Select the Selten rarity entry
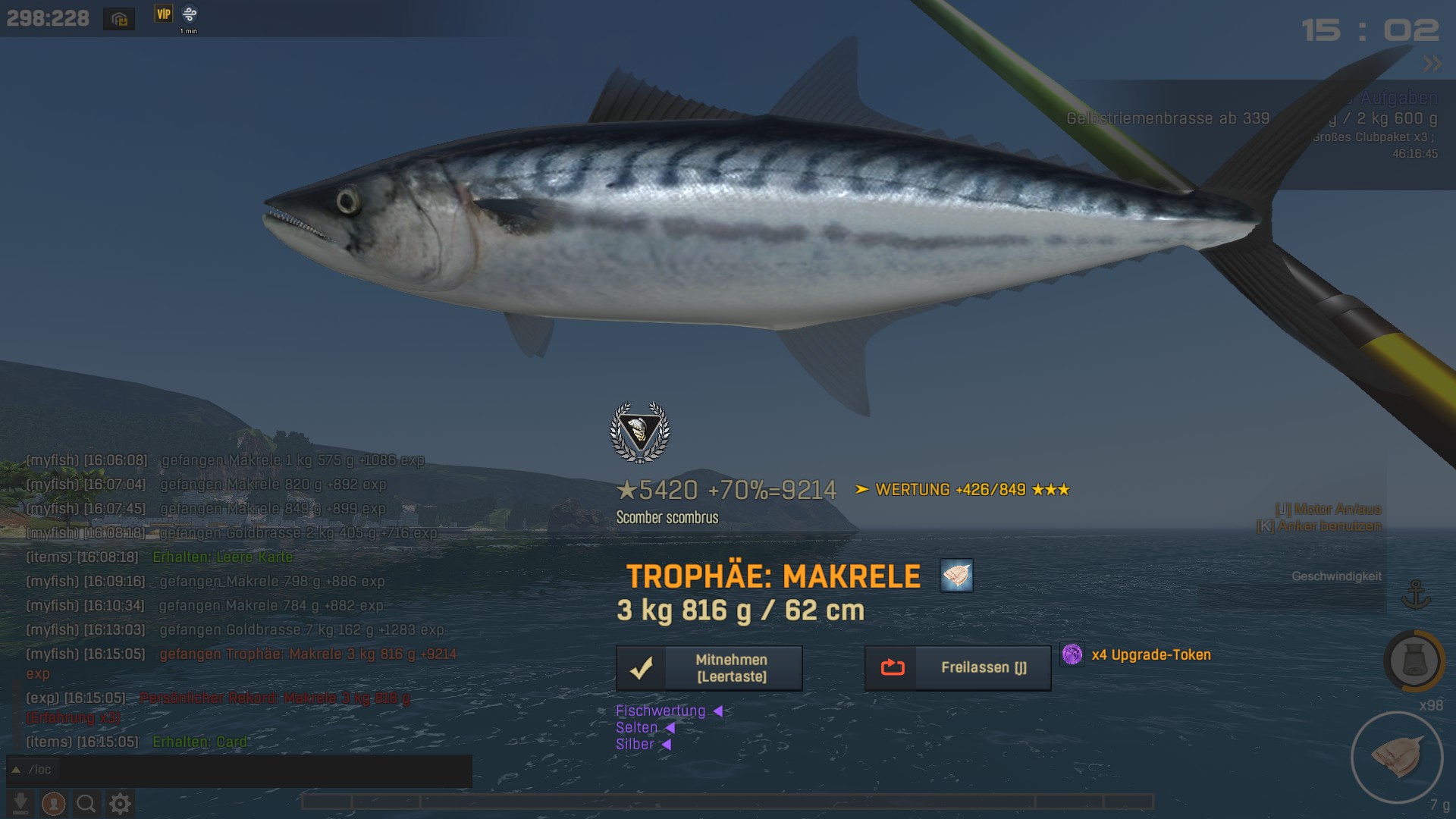 click(637, 727)
